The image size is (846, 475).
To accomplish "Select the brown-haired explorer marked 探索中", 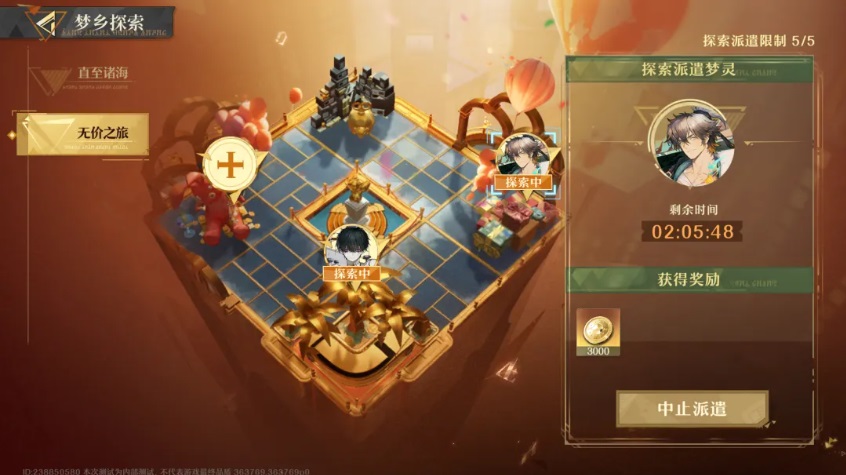I will tap(526, 156).
